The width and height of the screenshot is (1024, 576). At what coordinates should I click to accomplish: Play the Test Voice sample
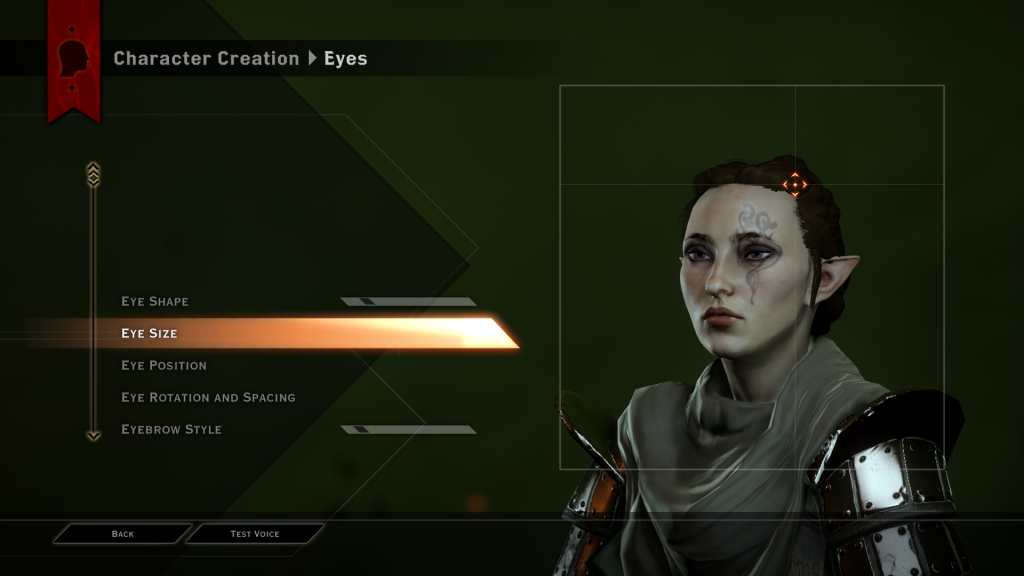[x=254, y=534]
